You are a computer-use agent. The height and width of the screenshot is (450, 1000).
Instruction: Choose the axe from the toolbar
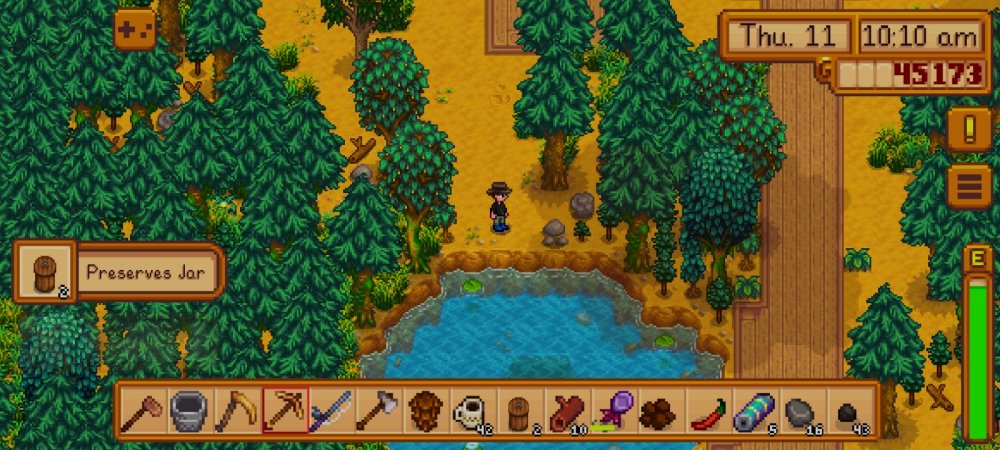point(378,410)
